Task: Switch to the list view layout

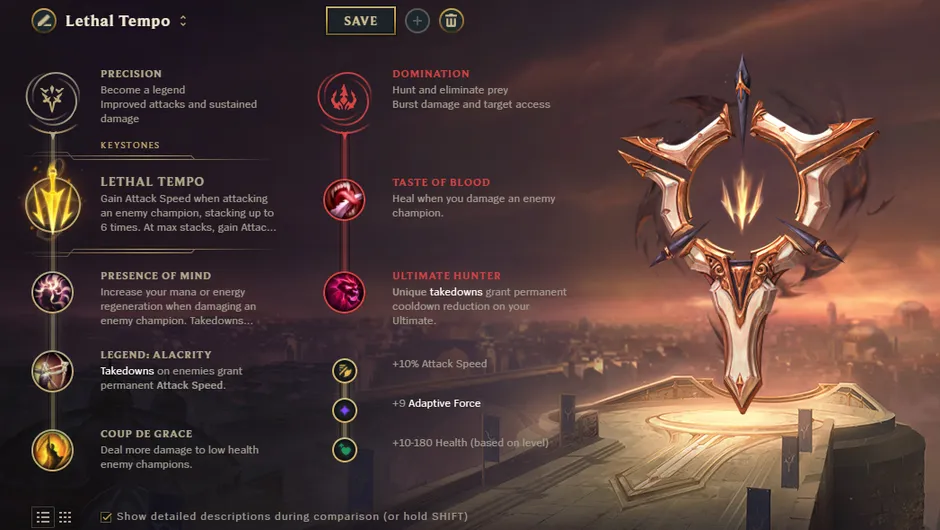Action: 43,517
